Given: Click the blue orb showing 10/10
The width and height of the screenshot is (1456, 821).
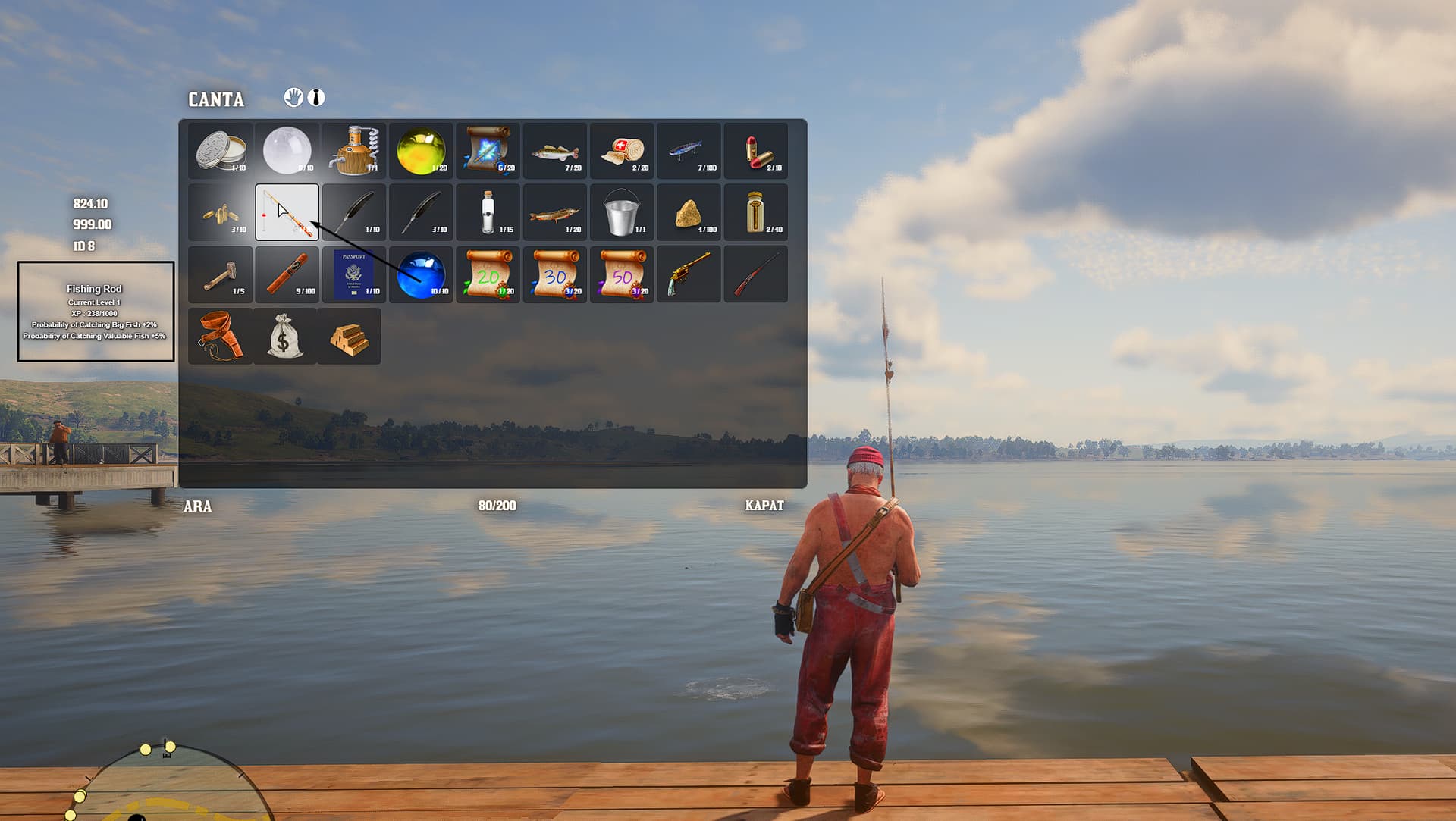Looking at the screenshot, I should (x=421, y=274).
